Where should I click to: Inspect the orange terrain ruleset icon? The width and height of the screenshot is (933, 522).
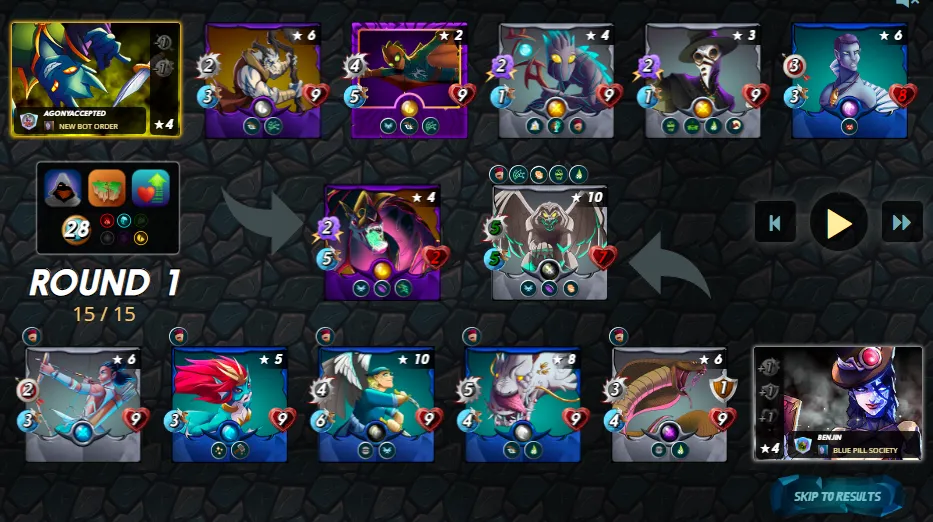pyautogui.click(x=107, y=187)
